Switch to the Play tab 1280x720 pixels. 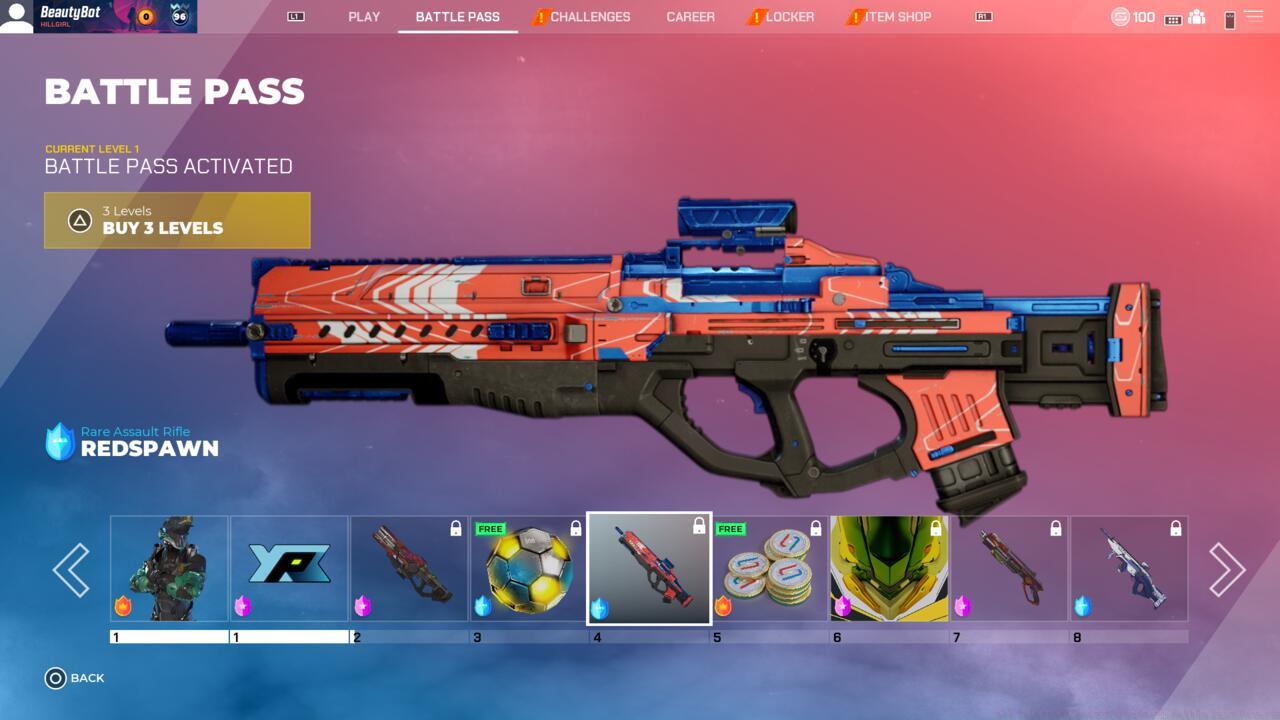[364, 17]
